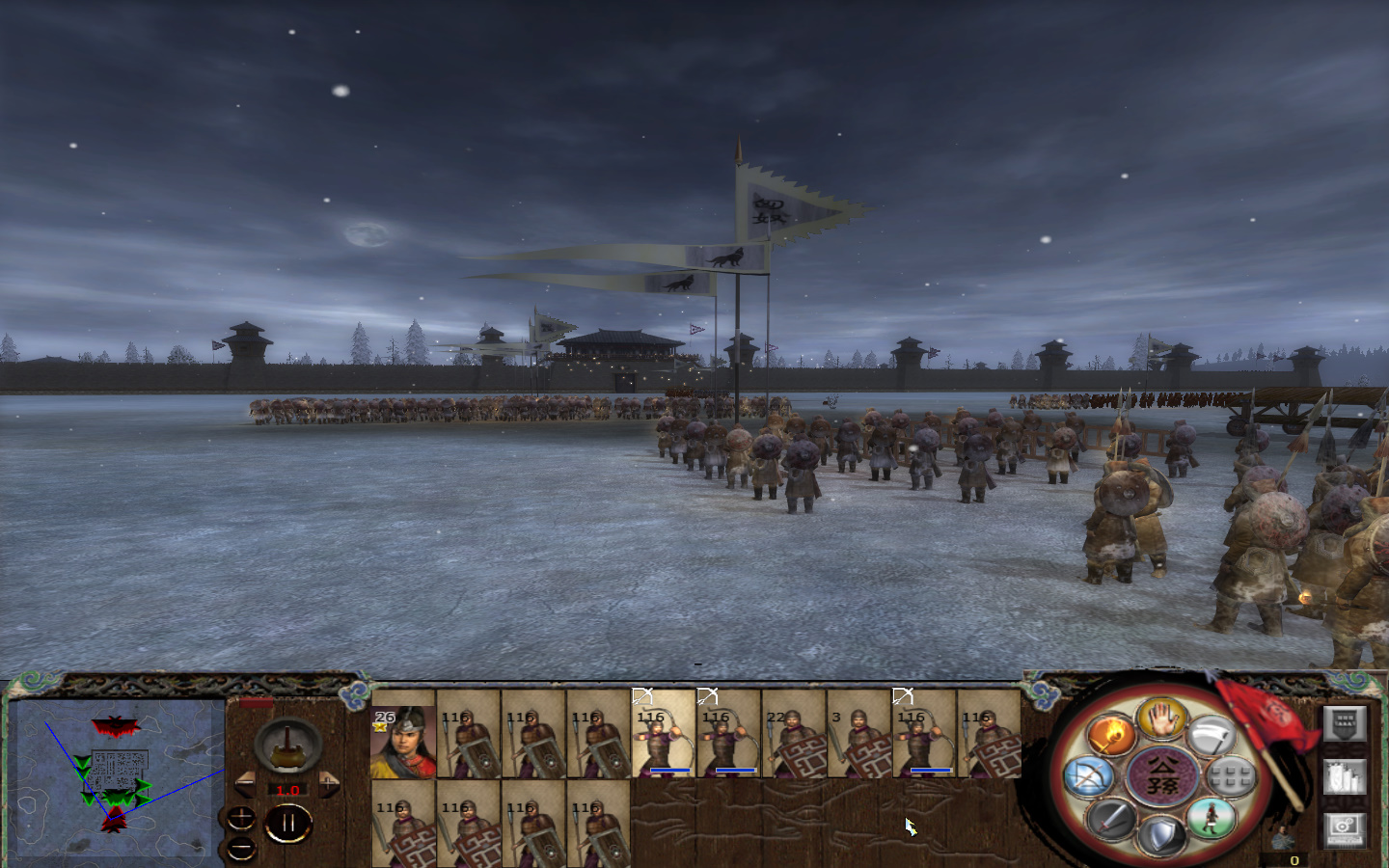Decrease game speed with the minus arrow
Screen dimensions: 1389x868
click(x=245, y=783)
